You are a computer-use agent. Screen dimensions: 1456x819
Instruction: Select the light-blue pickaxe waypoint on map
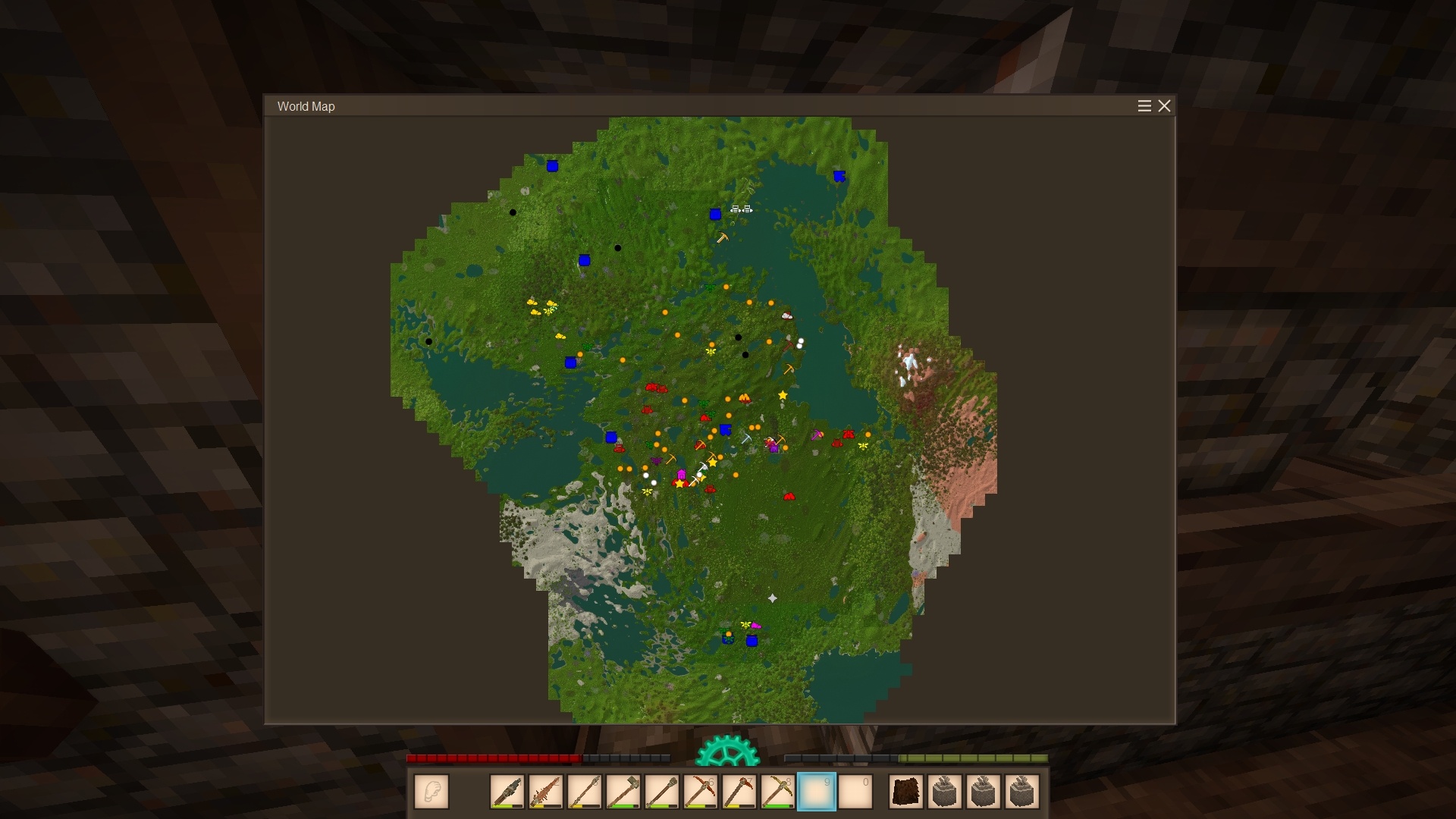(x=746, y=438)
